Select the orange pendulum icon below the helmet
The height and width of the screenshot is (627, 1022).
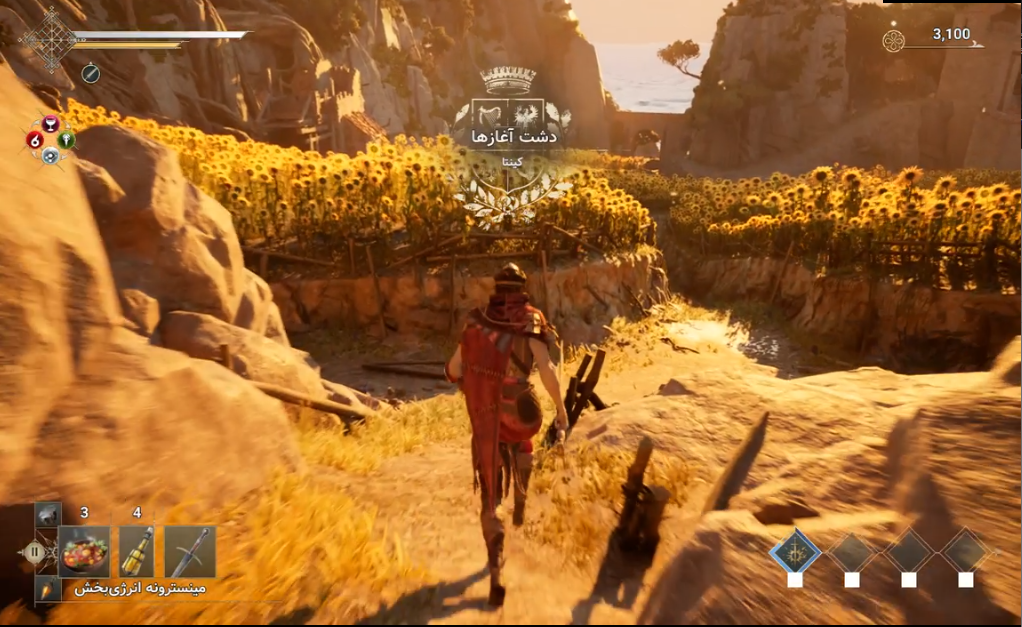48,589
